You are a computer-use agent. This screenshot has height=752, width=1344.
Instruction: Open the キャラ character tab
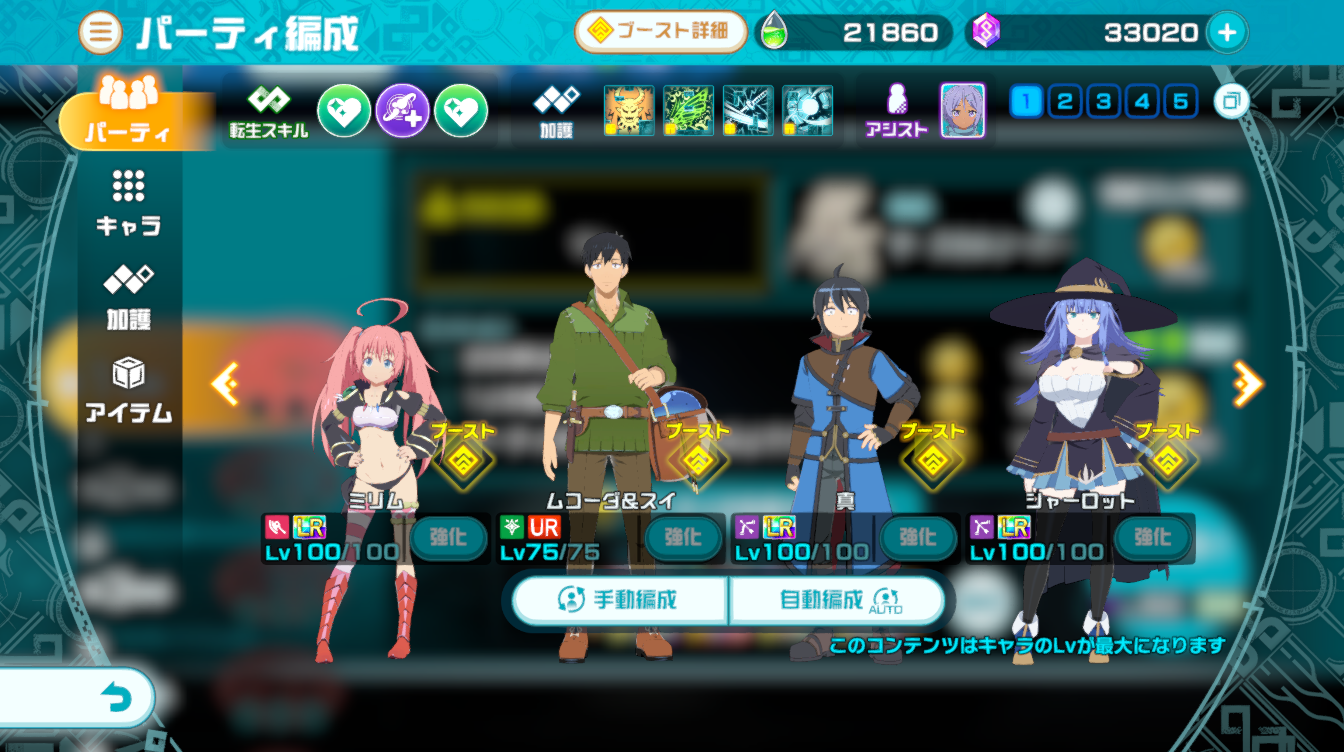point(128,203)
